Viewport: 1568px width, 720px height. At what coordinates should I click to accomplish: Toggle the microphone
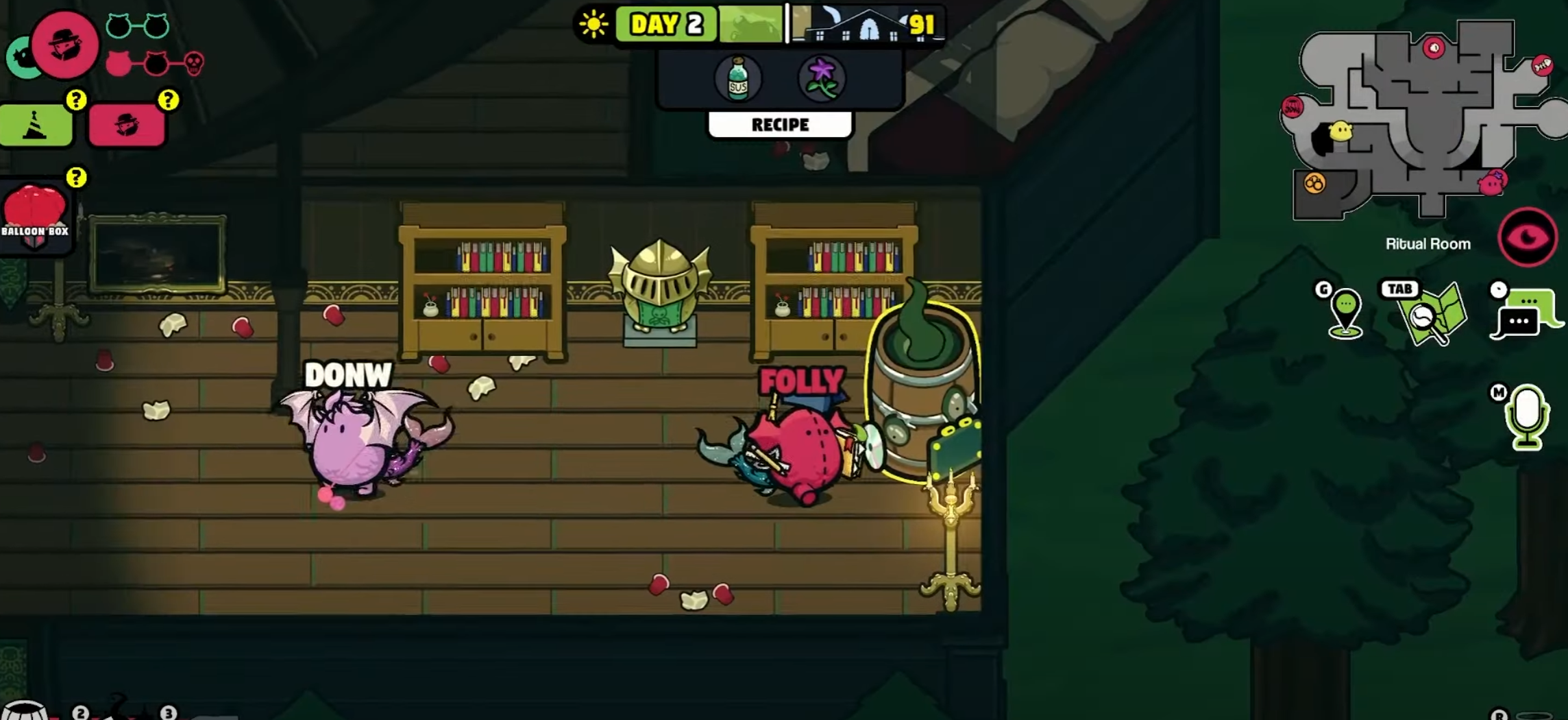pyautogui.click(x=1527, y=416)
